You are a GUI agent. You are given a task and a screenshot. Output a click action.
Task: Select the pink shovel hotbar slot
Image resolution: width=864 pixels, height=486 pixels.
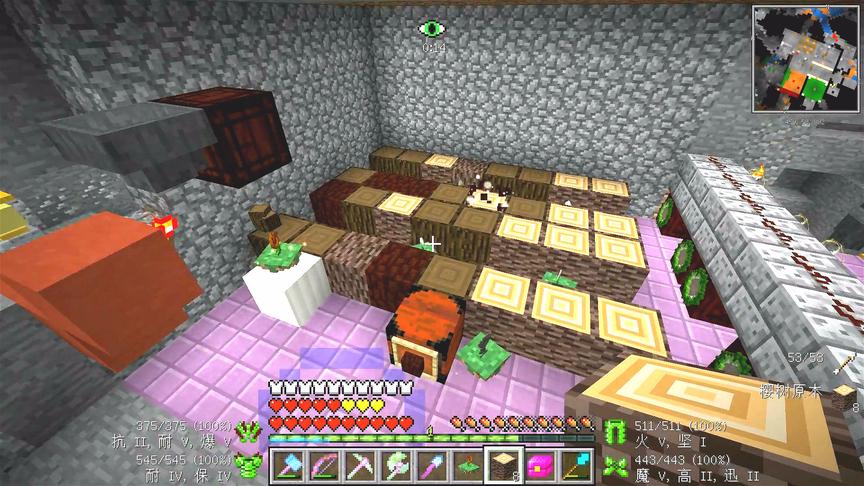(x=431, y=464)
